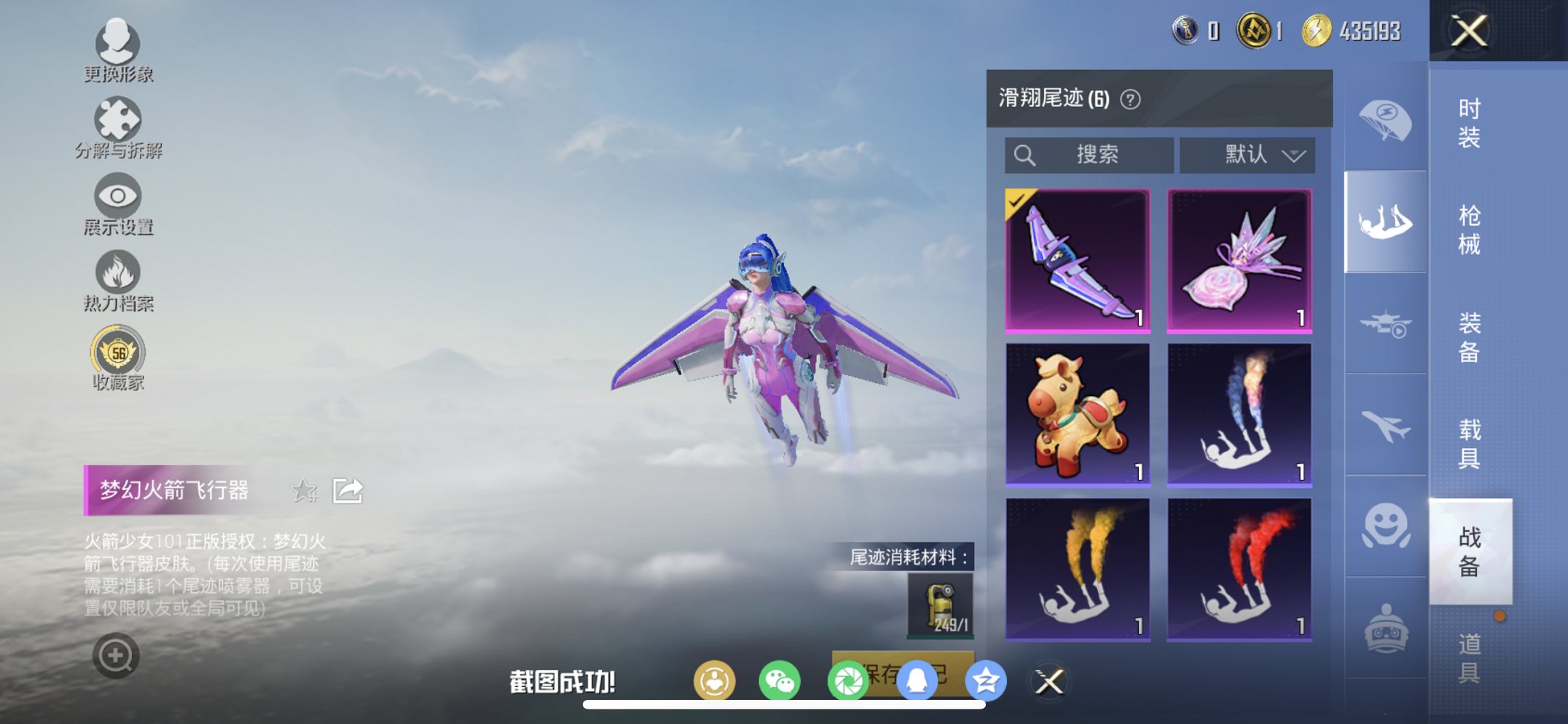
Task: Click the airplane category icon
Action: [x=1384, y=425]
